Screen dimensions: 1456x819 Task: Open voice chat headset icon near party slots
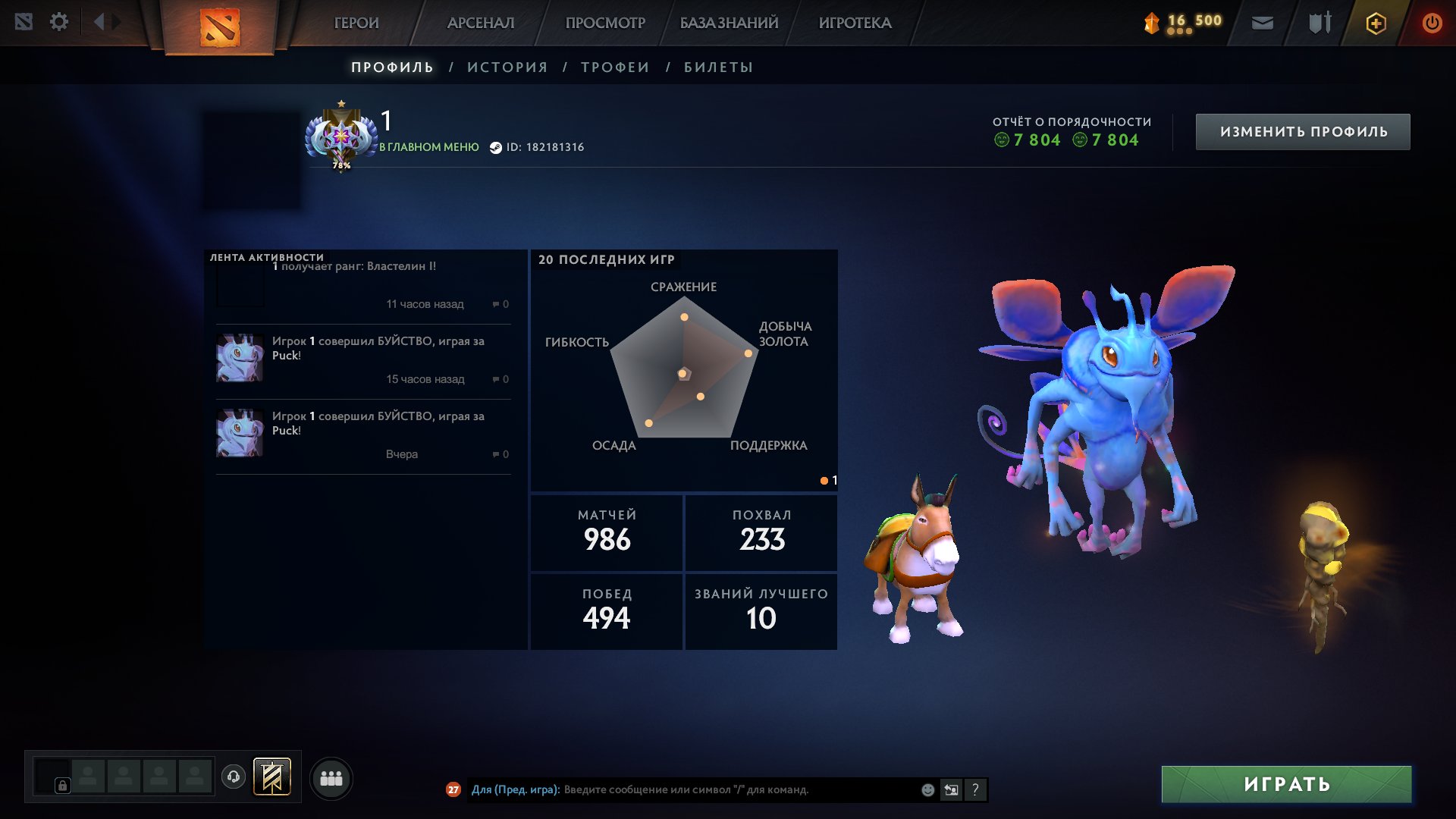coord(234,777)
